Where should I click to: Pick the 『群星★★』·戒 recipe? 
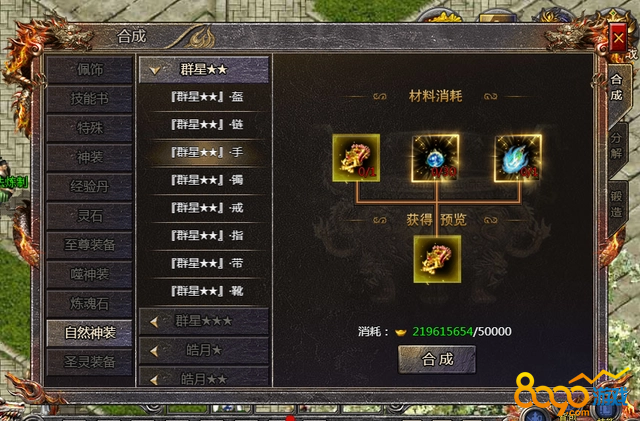click(207, 208)
